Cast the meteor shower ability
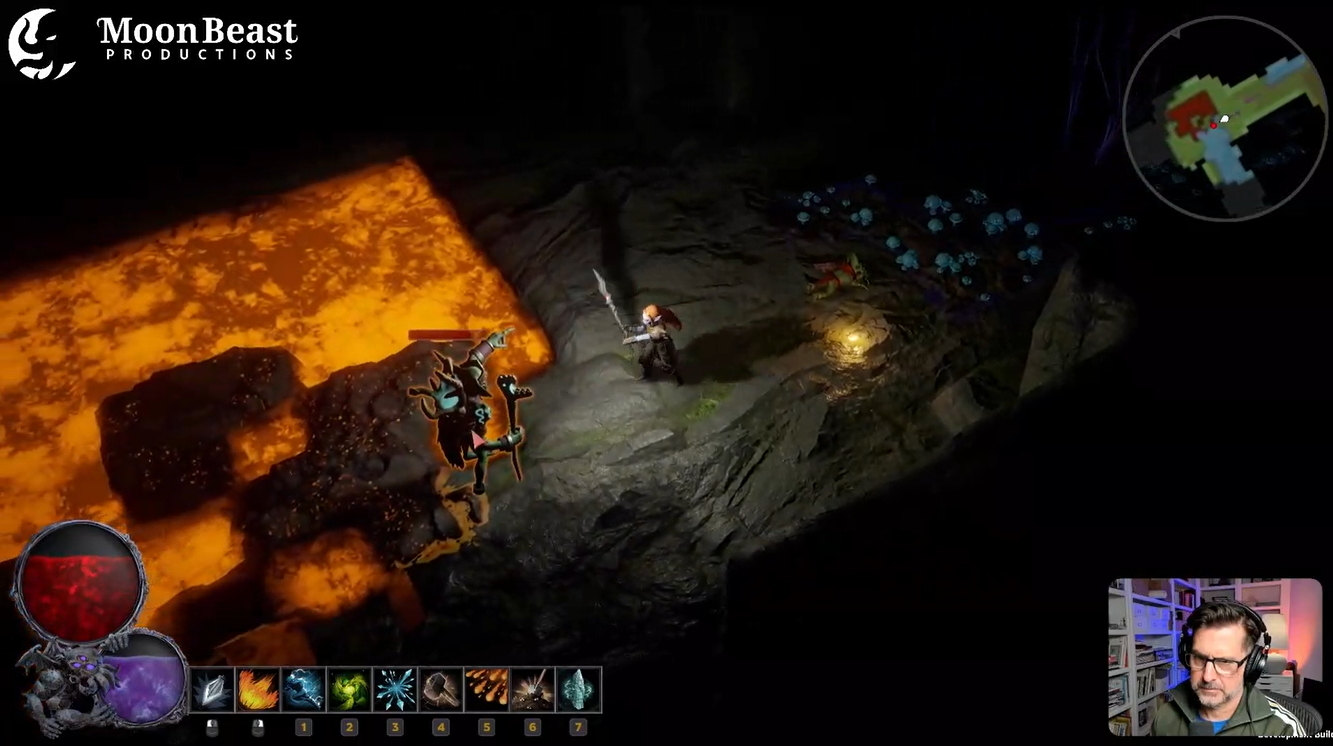The width and height of the screenshot is (1333, 746). click(x=486, y=689)
